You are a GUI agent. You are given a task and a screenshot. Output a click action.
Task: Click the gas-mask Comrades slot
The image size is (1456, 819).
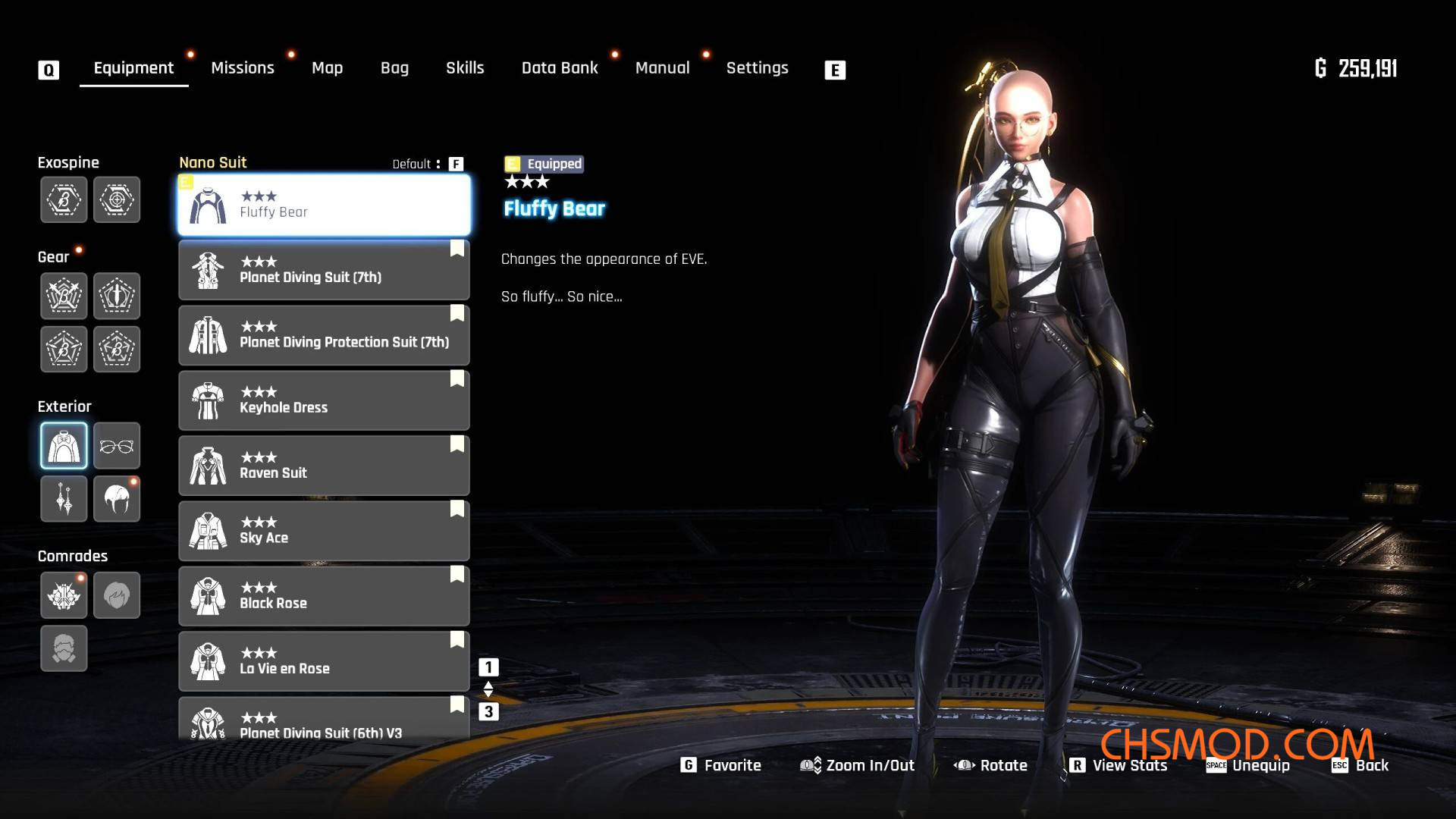[64, 648]
